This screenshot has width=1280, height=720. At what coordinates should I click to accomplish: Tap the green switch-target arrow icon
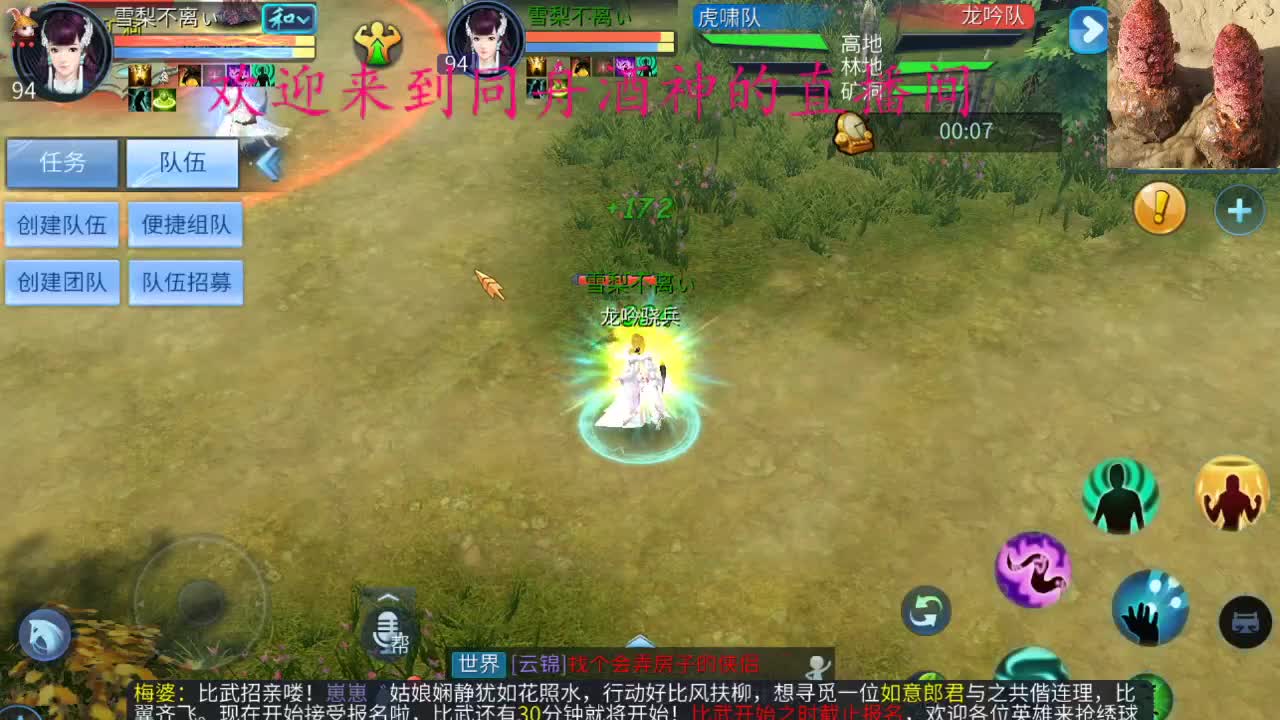point(925,612)
